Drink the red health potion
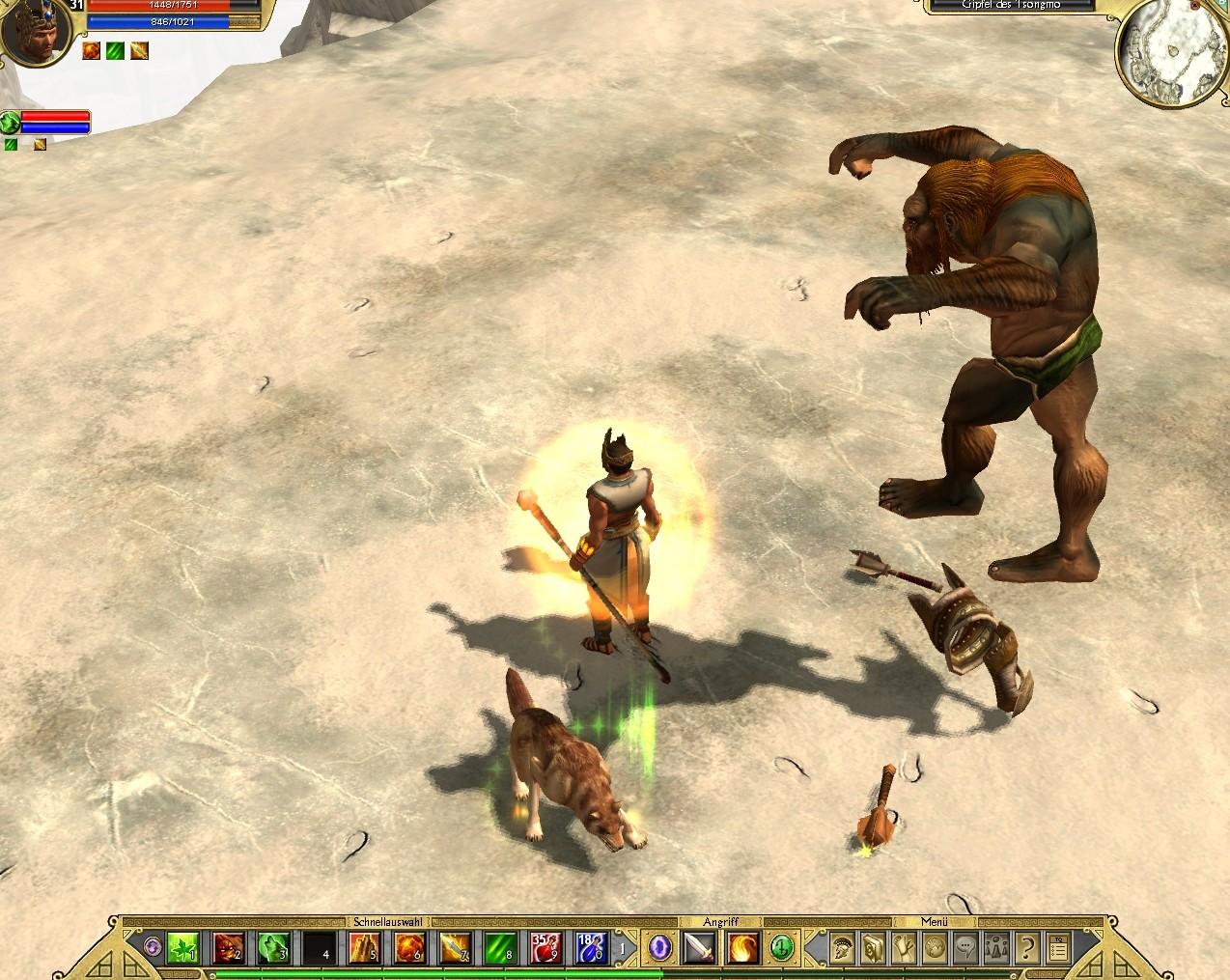This screenshot has height=980, width=1230. tap(545, 948)
